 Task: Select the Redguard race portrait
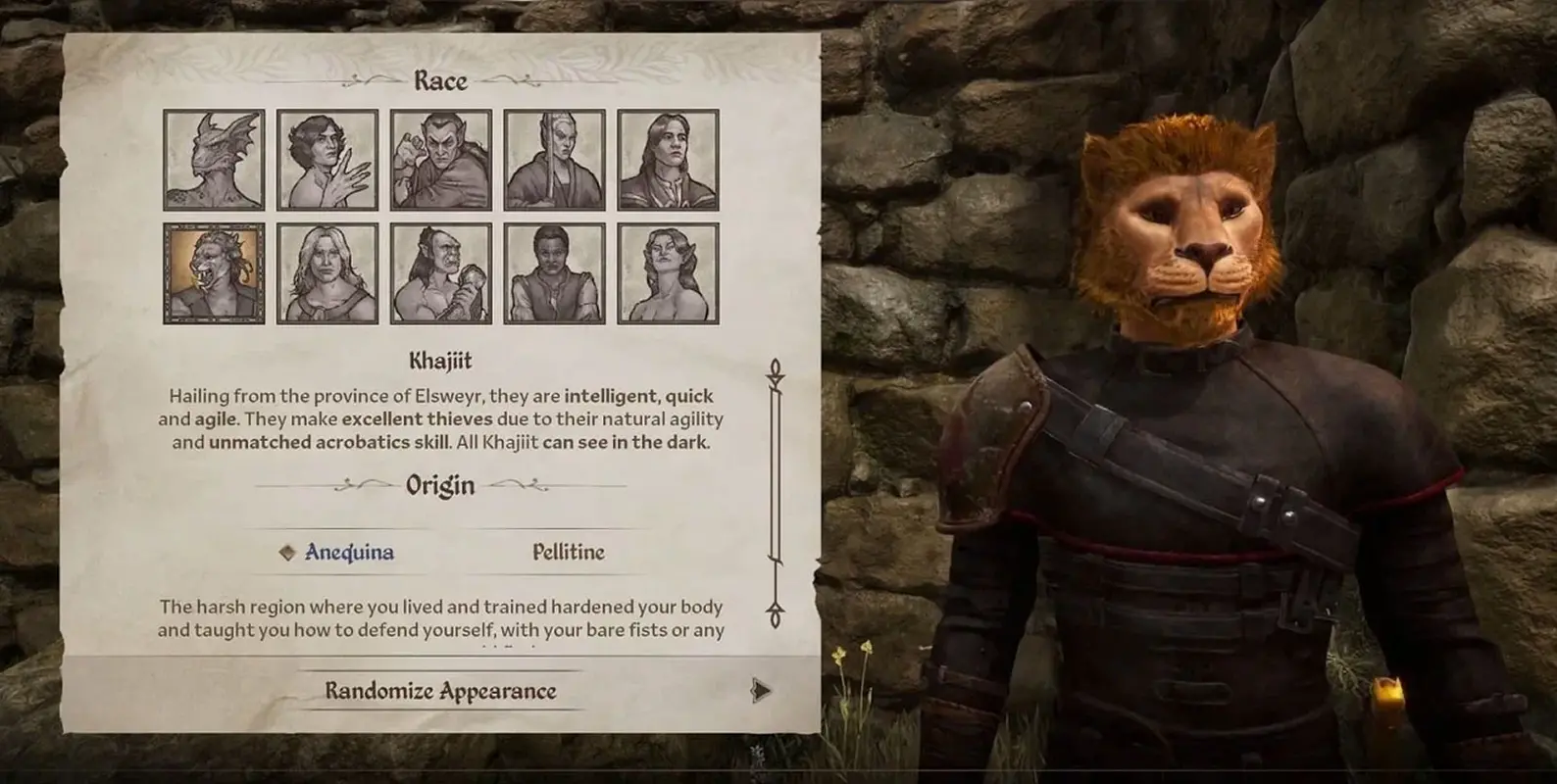[x=555, y=273]
